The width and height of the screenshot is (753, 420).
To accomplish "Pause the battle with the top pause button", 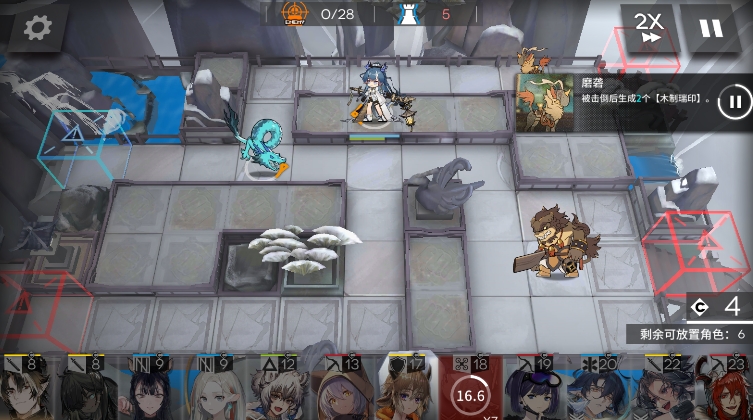I will (x=711, y=28).
